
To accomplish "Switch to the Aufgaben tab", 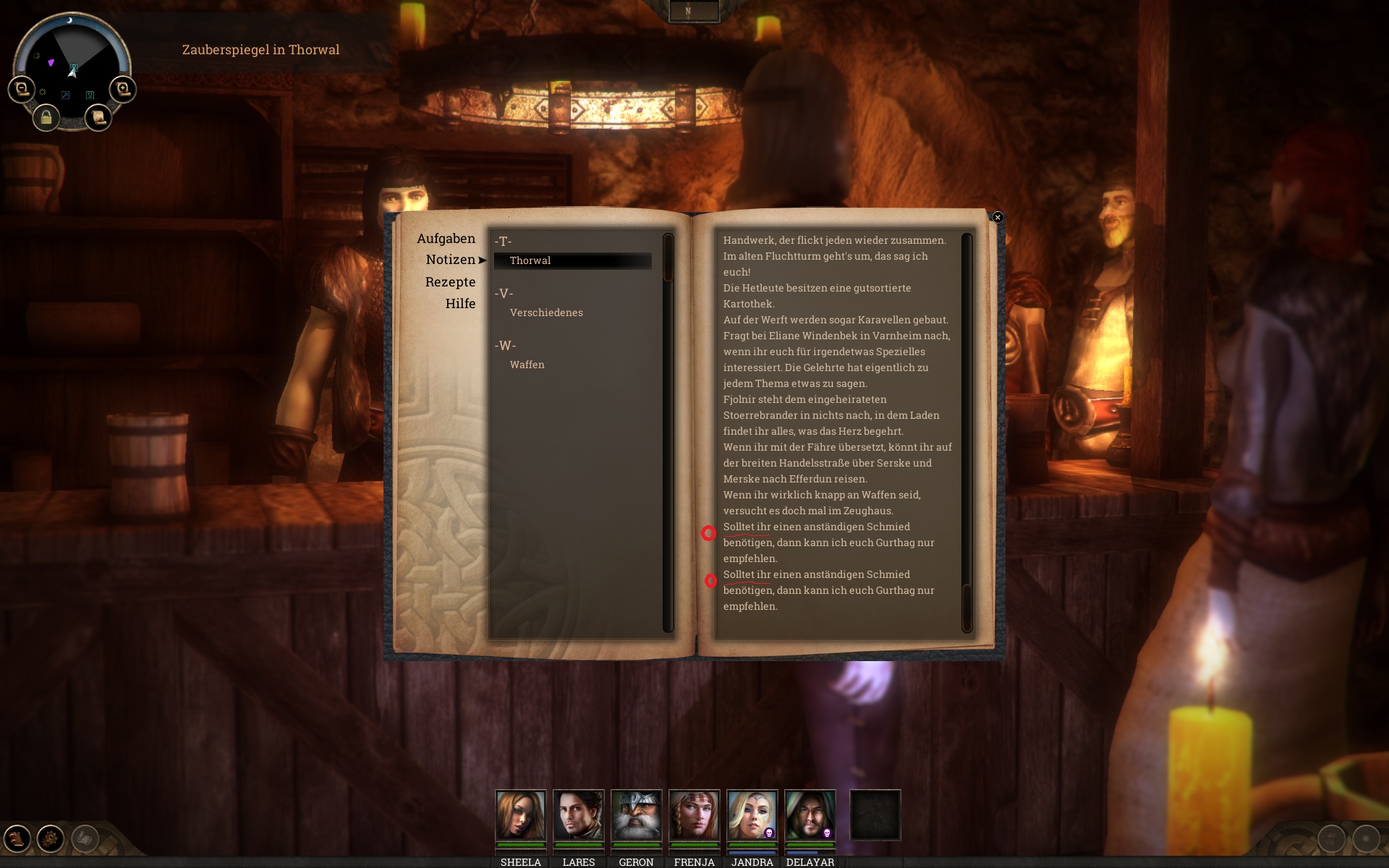I will [446, 238].
